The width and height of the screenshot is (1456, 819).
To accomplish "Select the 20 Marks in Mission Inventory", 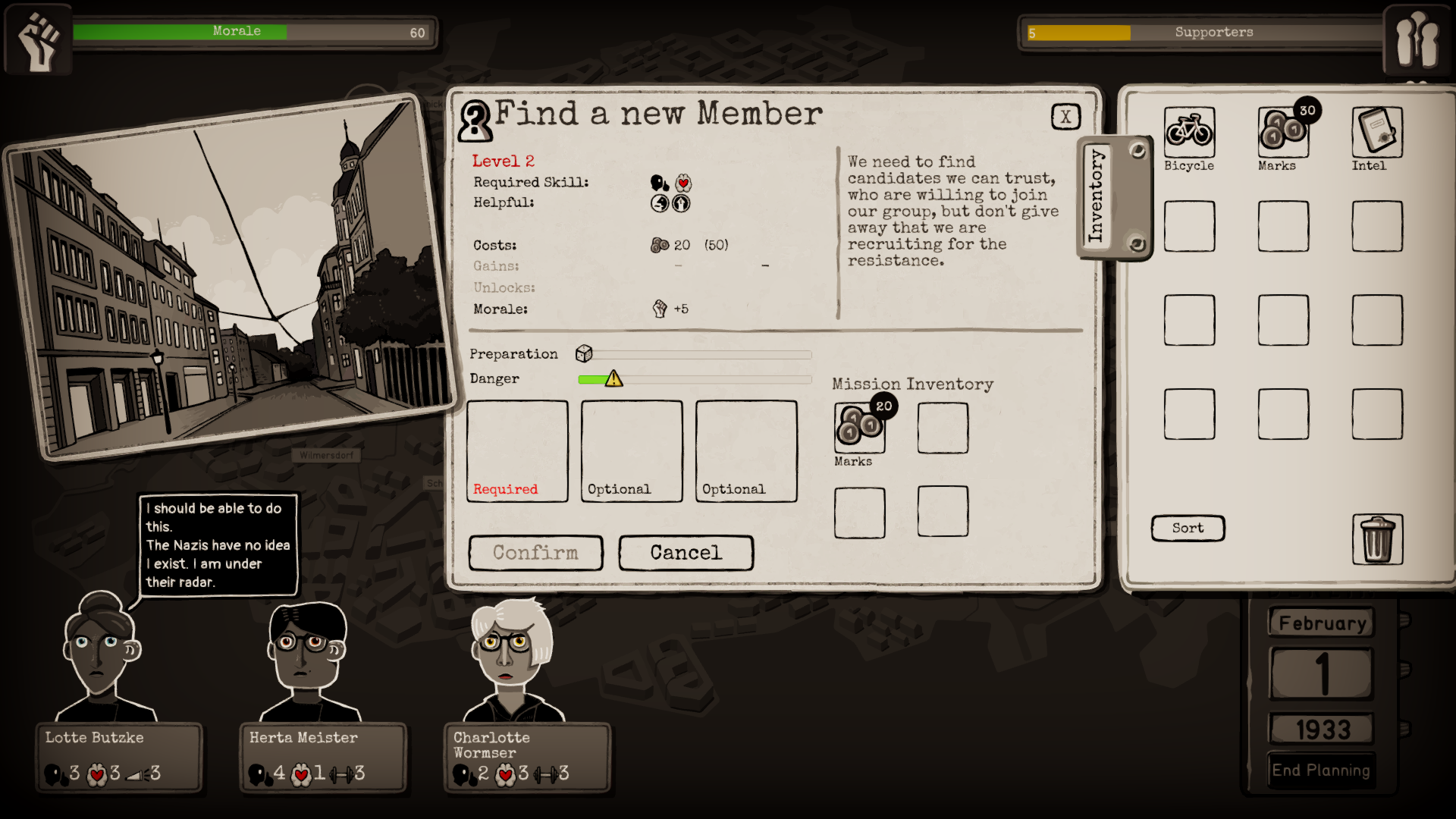I will [860, 428].
